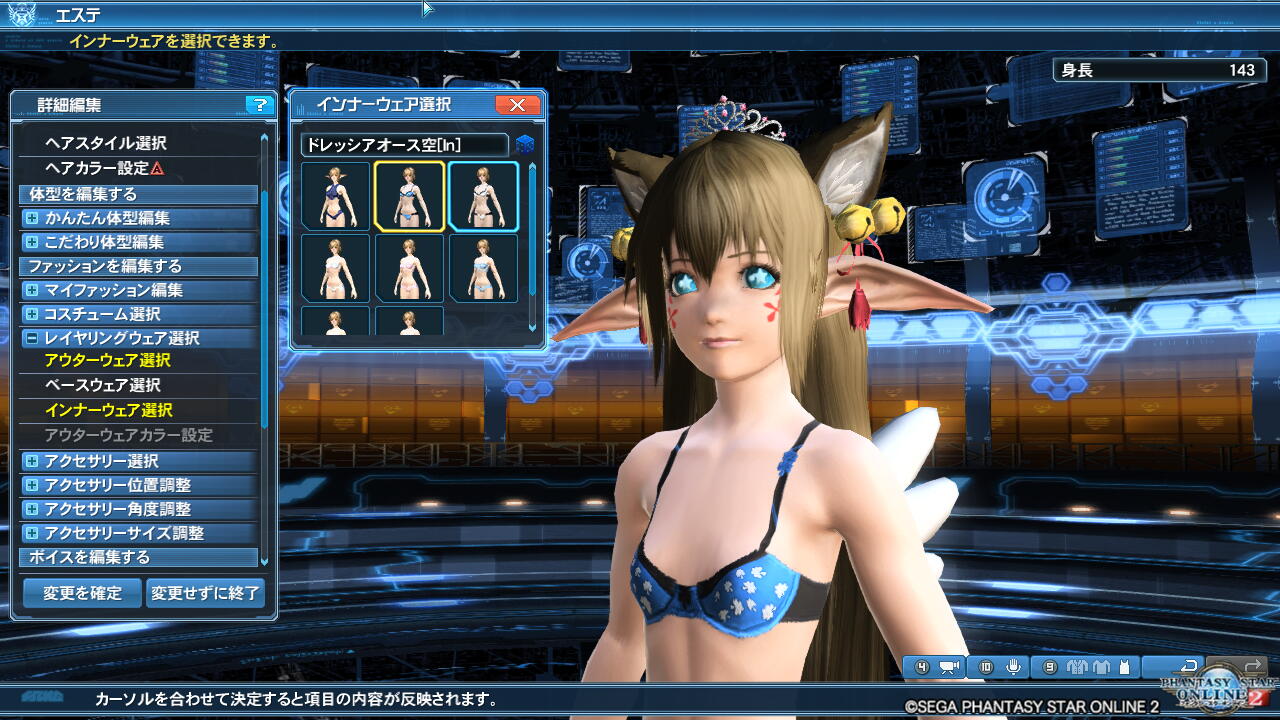Expand マイファッション編集 section
The width and height of the screenshot is (1280, 720).
tap(32, 290)
